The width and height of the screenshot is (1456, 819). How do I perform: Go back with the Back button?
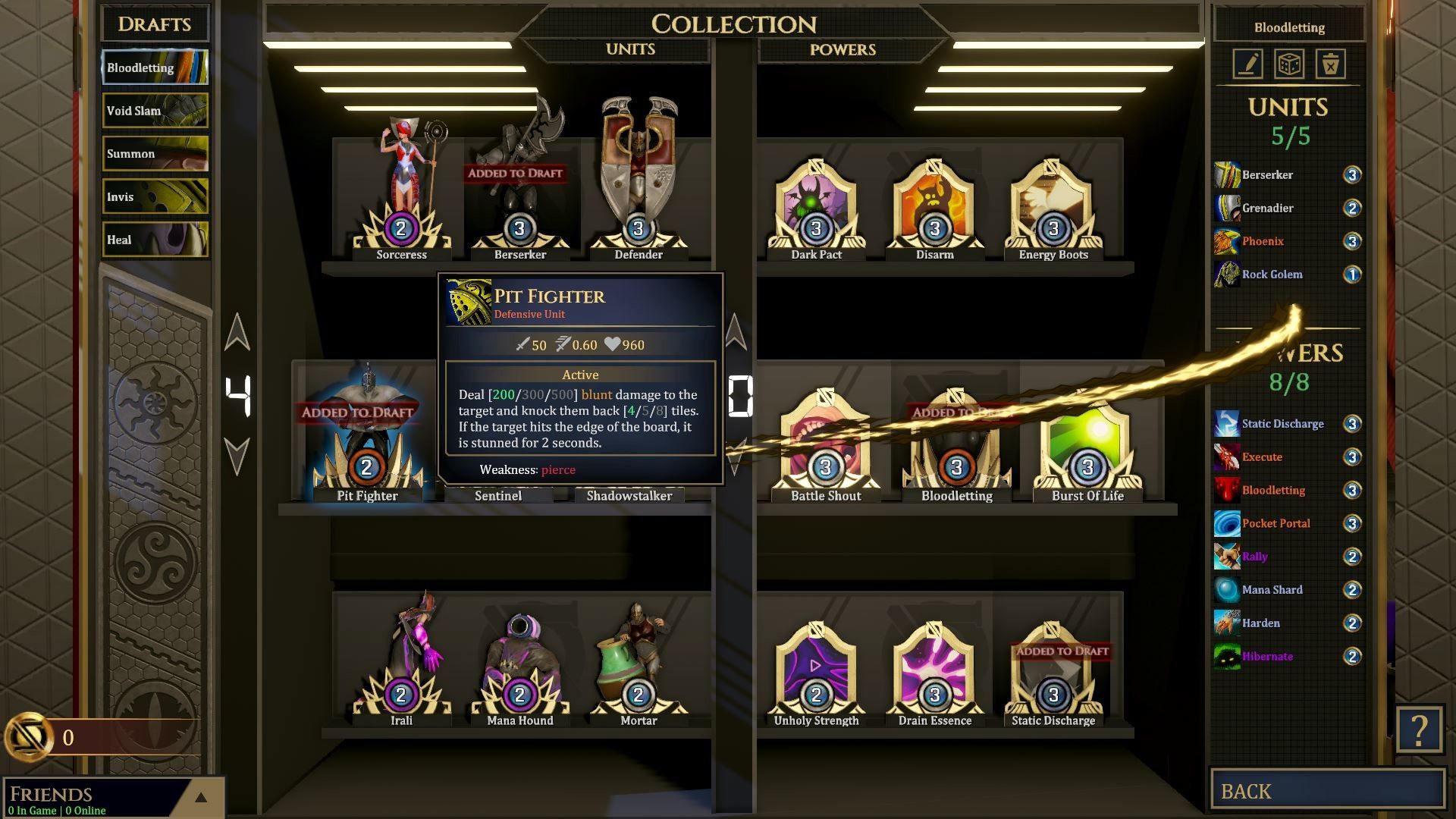coord(1327,790)
